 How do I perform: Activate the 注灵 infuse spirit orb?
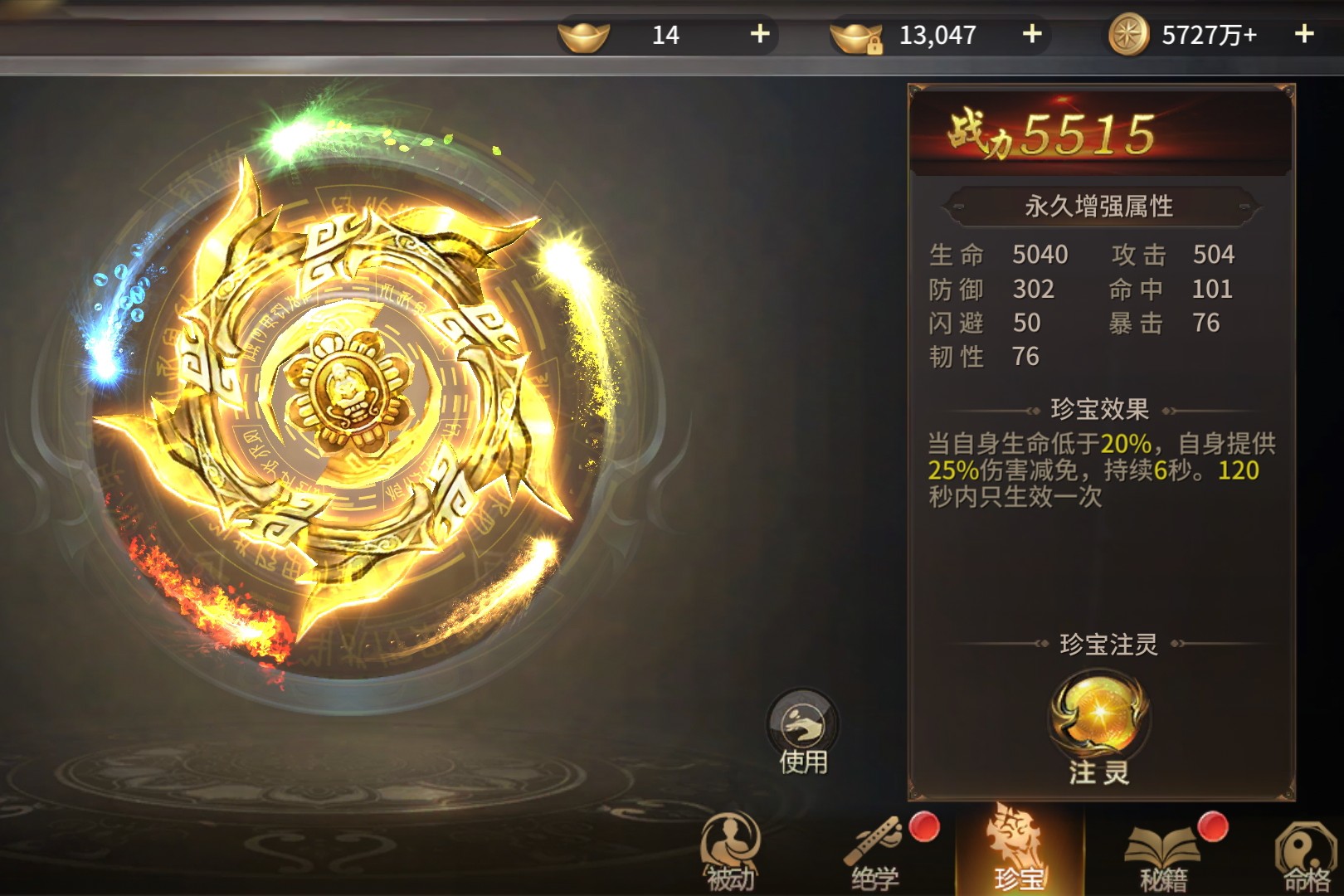(1099, 718)
